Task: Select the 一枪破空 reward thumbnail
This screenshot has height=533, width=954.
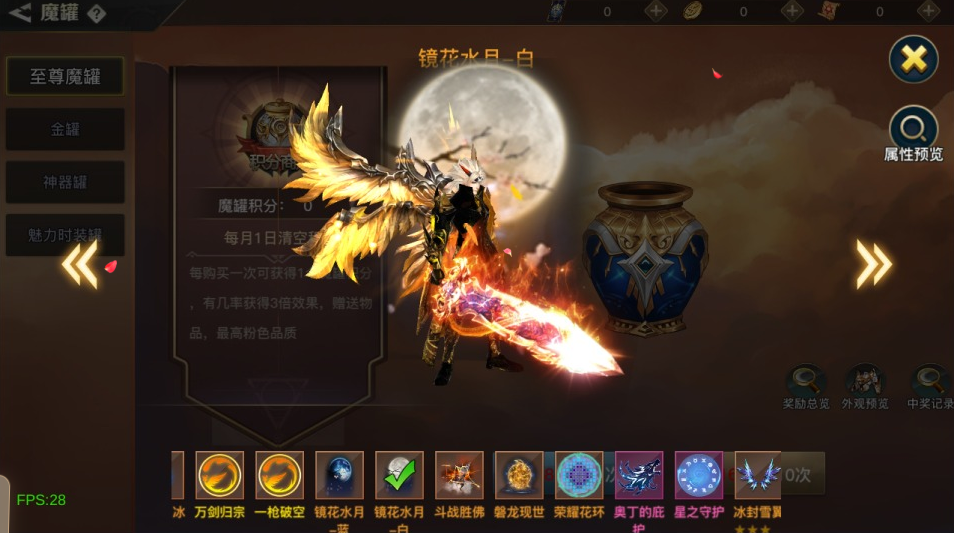Action: (279, 475)
